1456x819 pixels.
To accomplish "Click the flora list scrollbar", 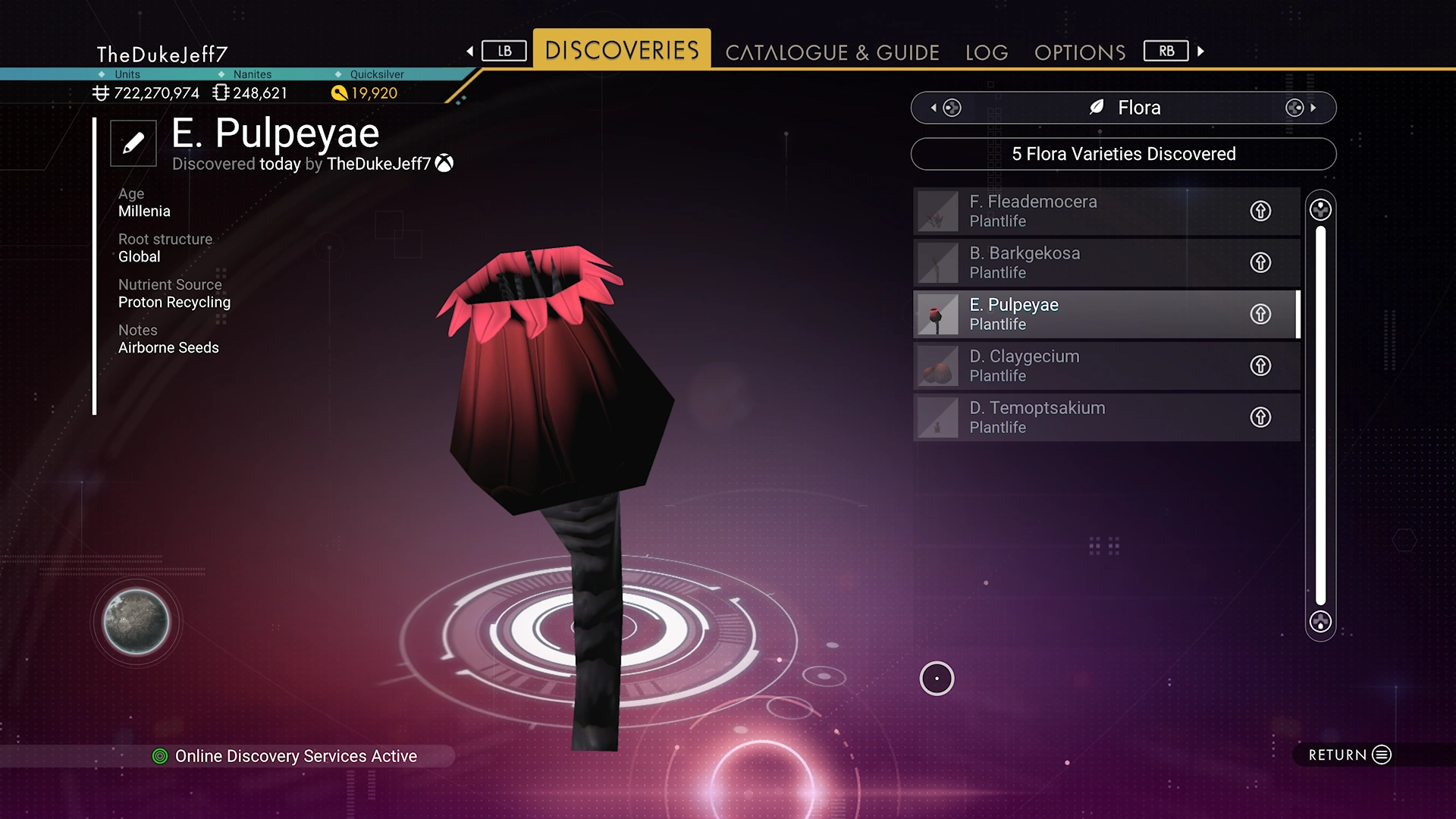I will [1320, 416].
